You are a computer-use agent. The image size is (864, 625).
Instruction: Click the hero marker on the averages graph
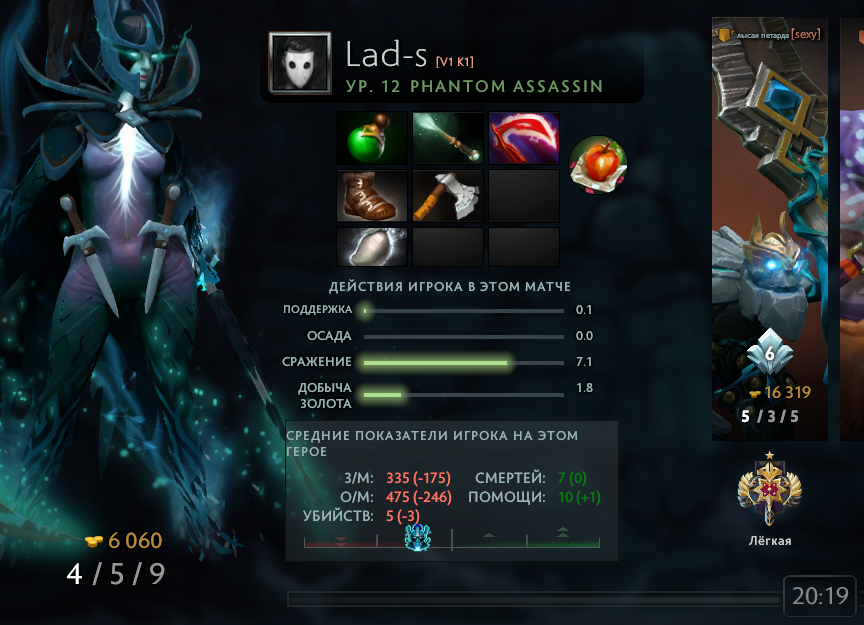click(x=416, y=537)
